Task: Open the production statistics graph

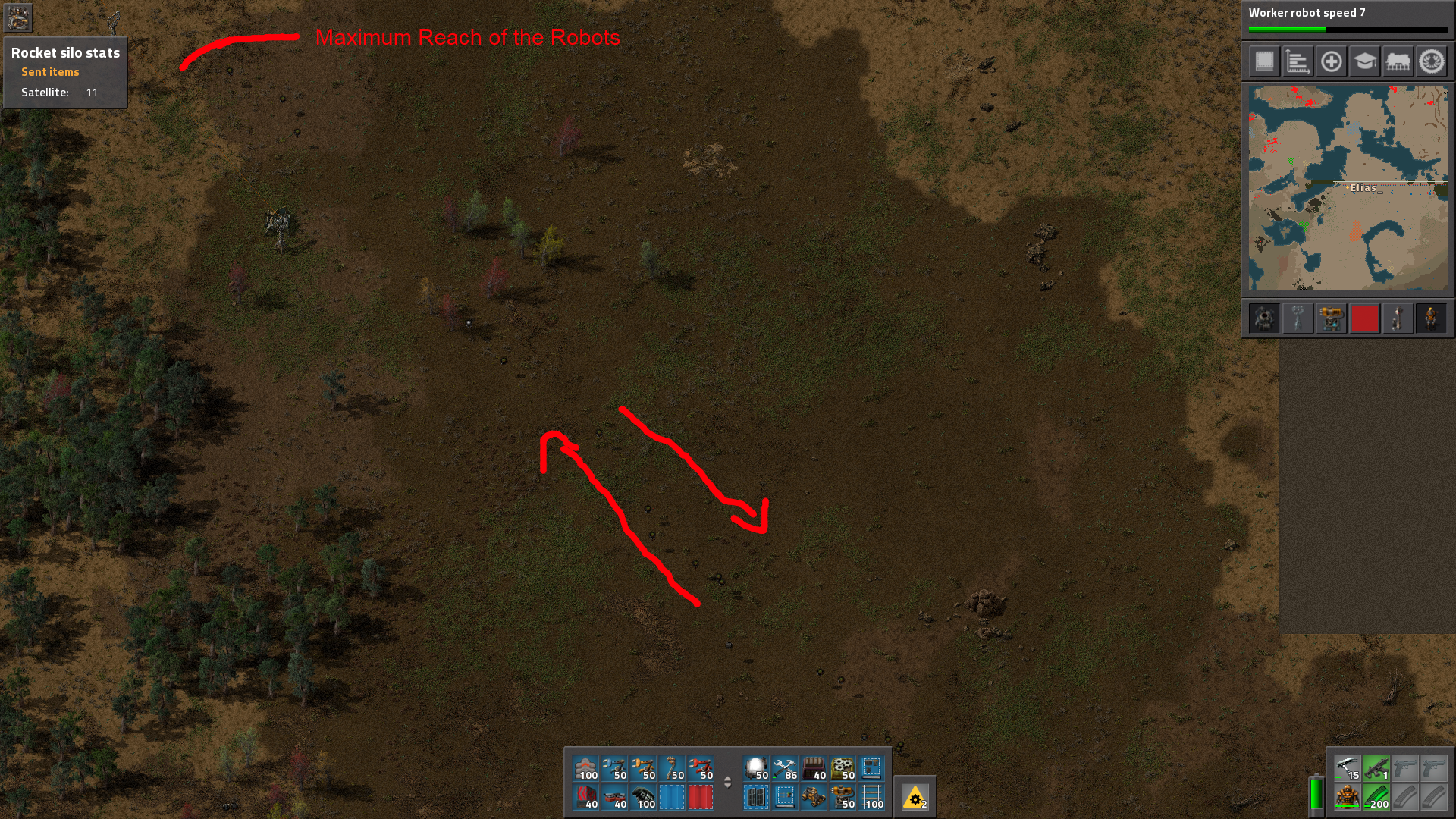Action: [1297, 61]
